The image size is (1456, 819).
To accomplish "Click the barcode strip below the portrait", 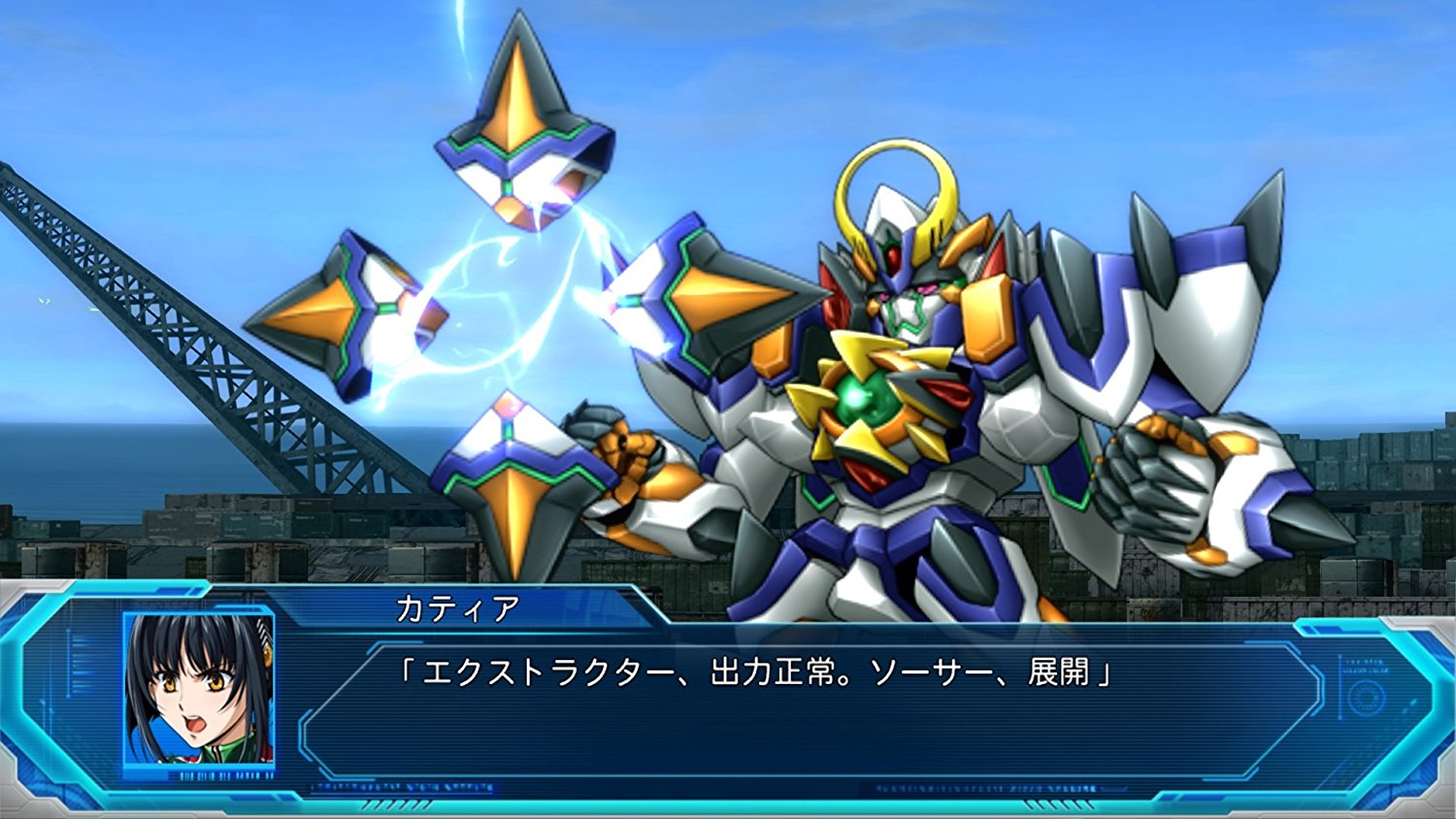I will point(226,774).
